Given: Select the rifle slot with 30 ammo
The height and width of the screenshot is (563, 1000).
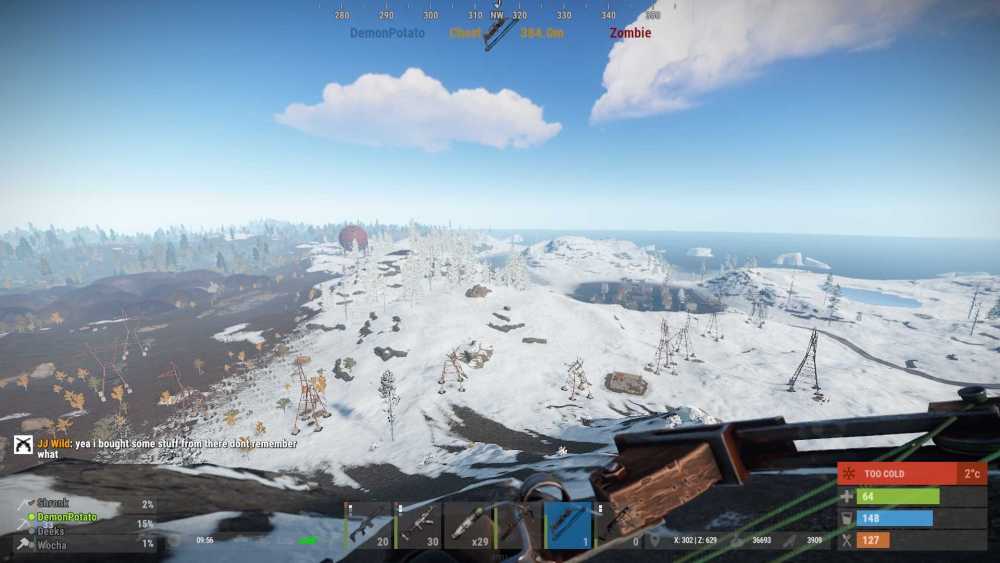Looking at the screenshot, I should 417,525.
